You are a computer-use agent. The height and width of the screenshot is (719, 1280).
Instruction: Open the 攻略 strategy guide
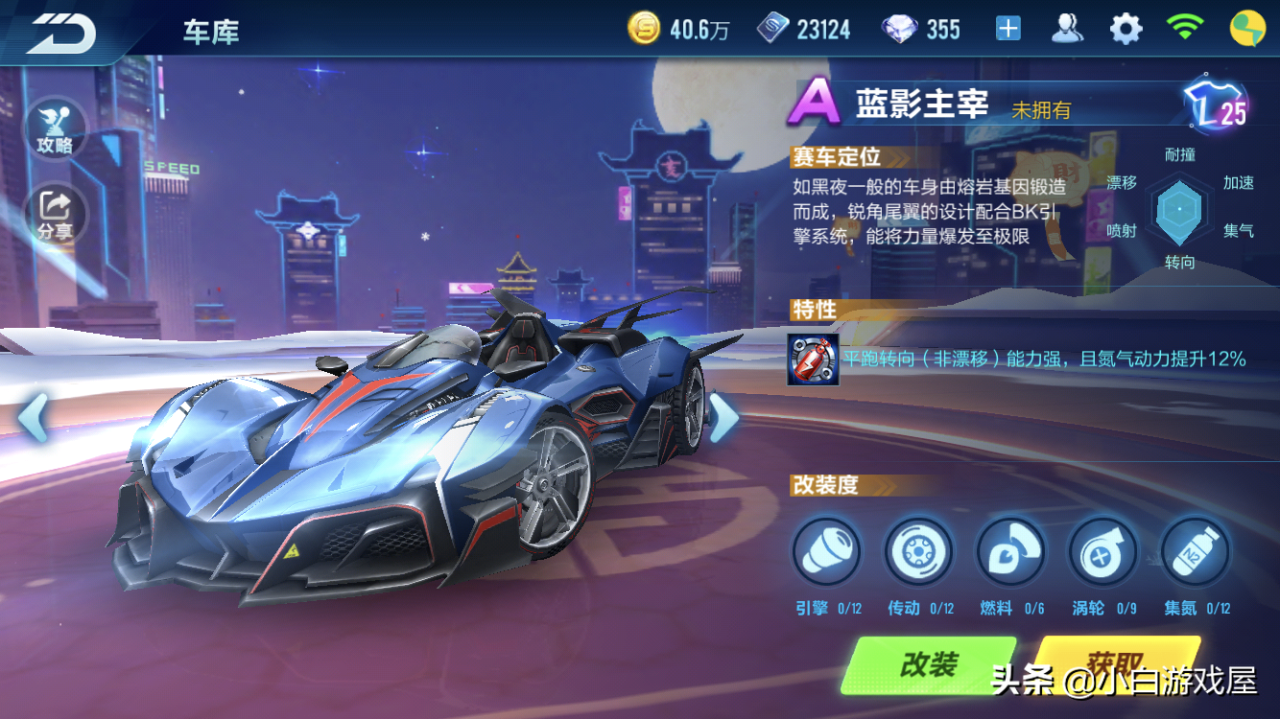coord(55,128)
